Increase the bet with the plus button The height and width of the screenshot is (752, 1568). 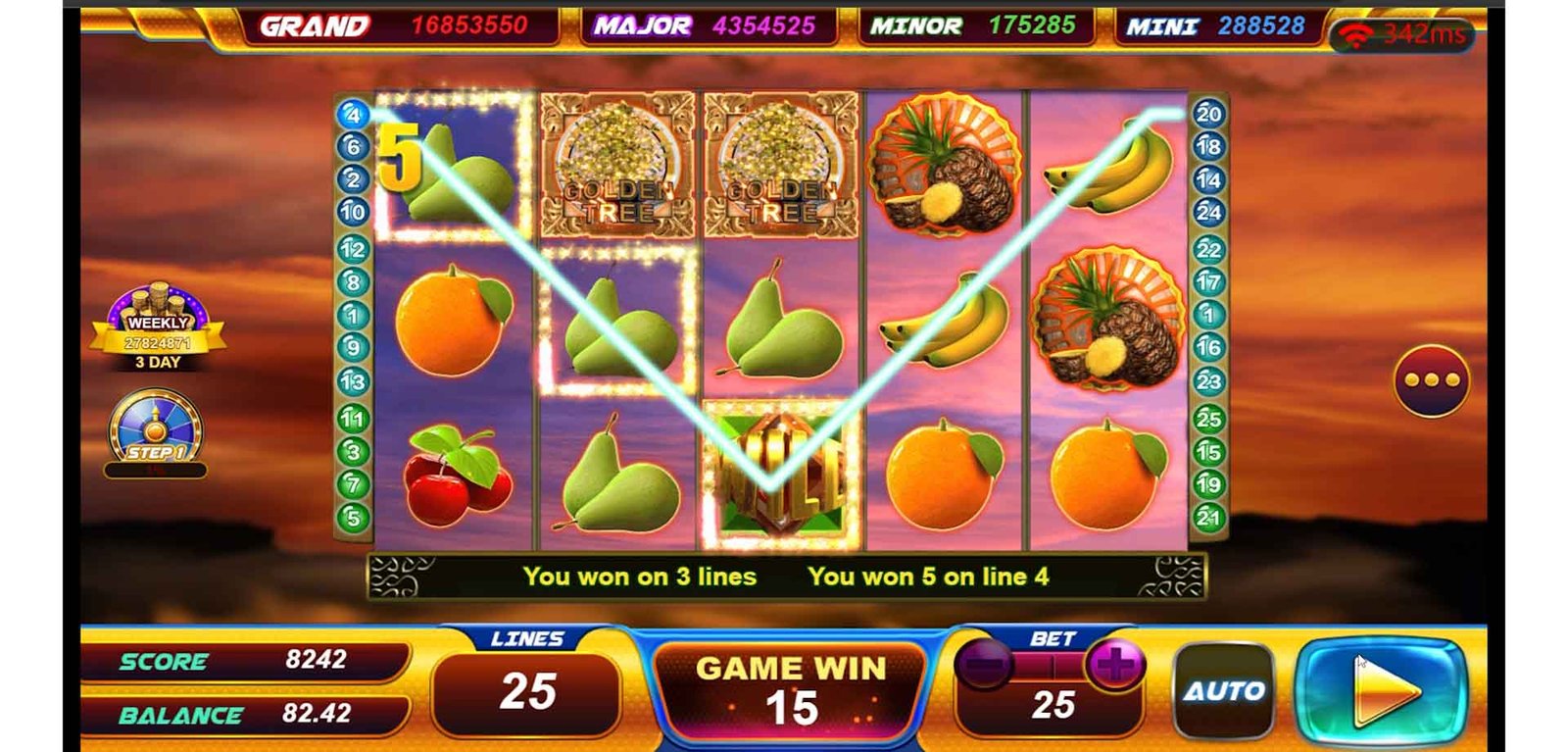pyautogui.click(x=1114, y=666)
